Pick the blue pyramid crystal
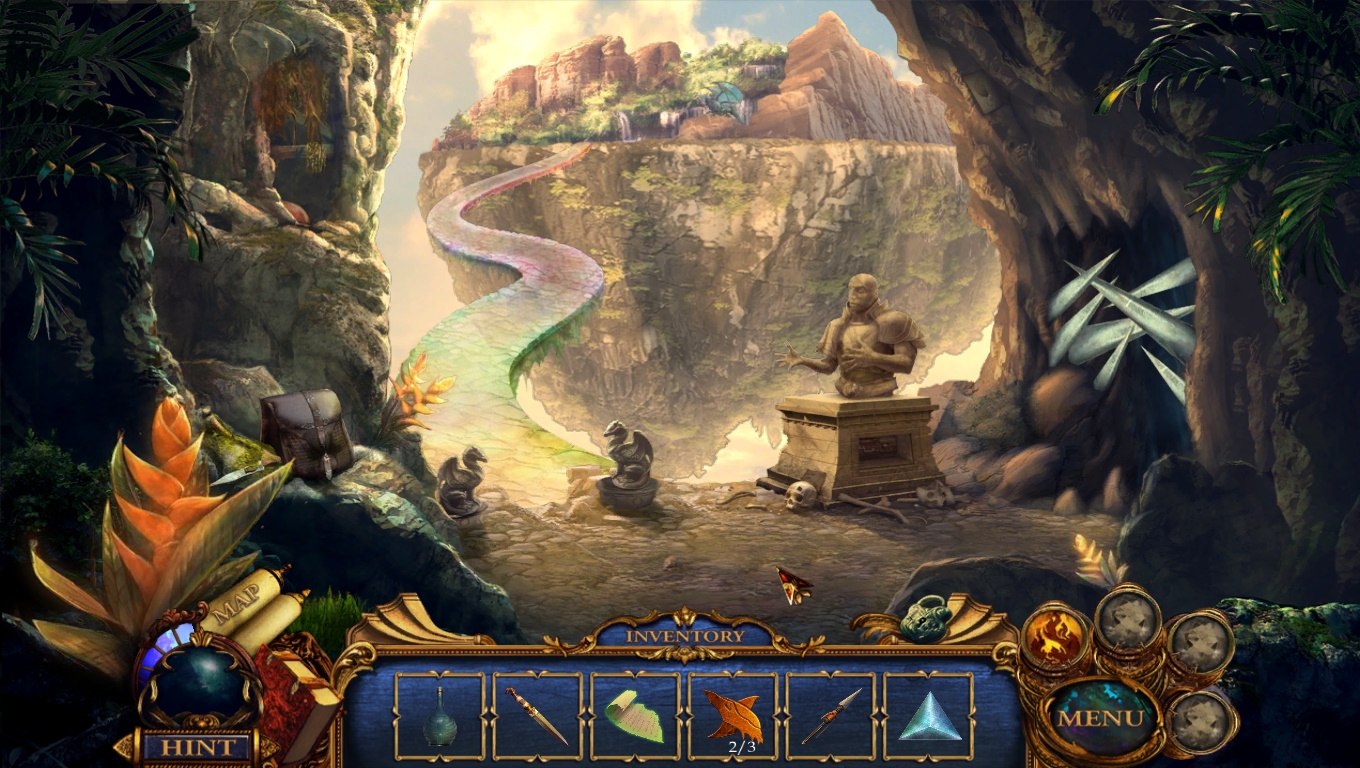This screenshot has height=768, width=1360. [x=928, y=716]
